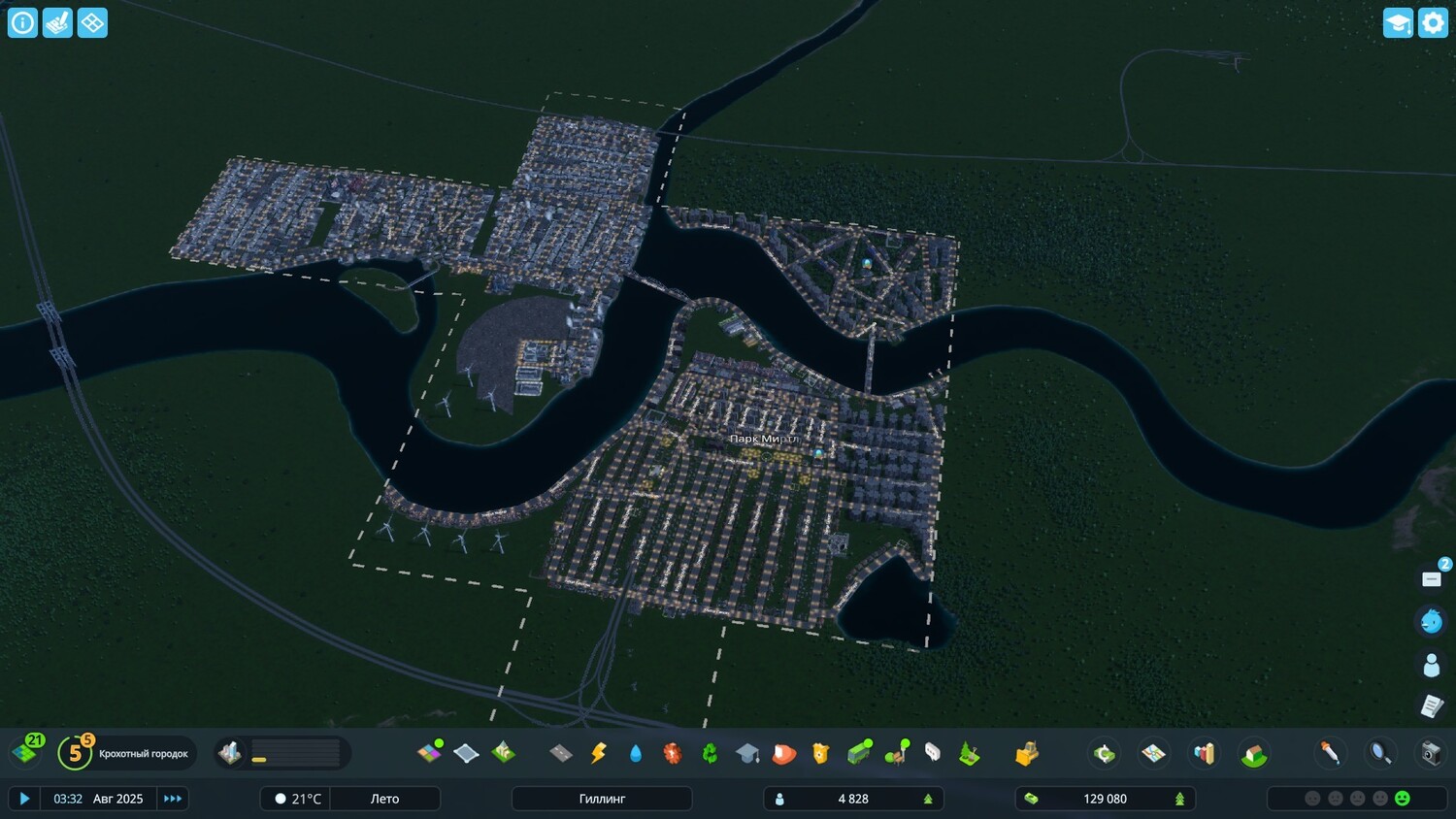Open the Info Views map icon
Image resolution: width=1456 pixels, height=819 pixels.
pos(1152,752)
